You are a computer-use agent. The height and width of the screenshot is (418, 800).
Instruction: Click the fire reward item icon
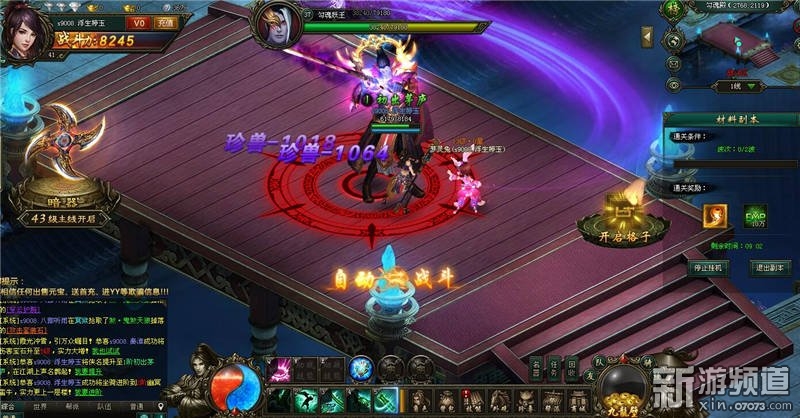pos(714,214)
